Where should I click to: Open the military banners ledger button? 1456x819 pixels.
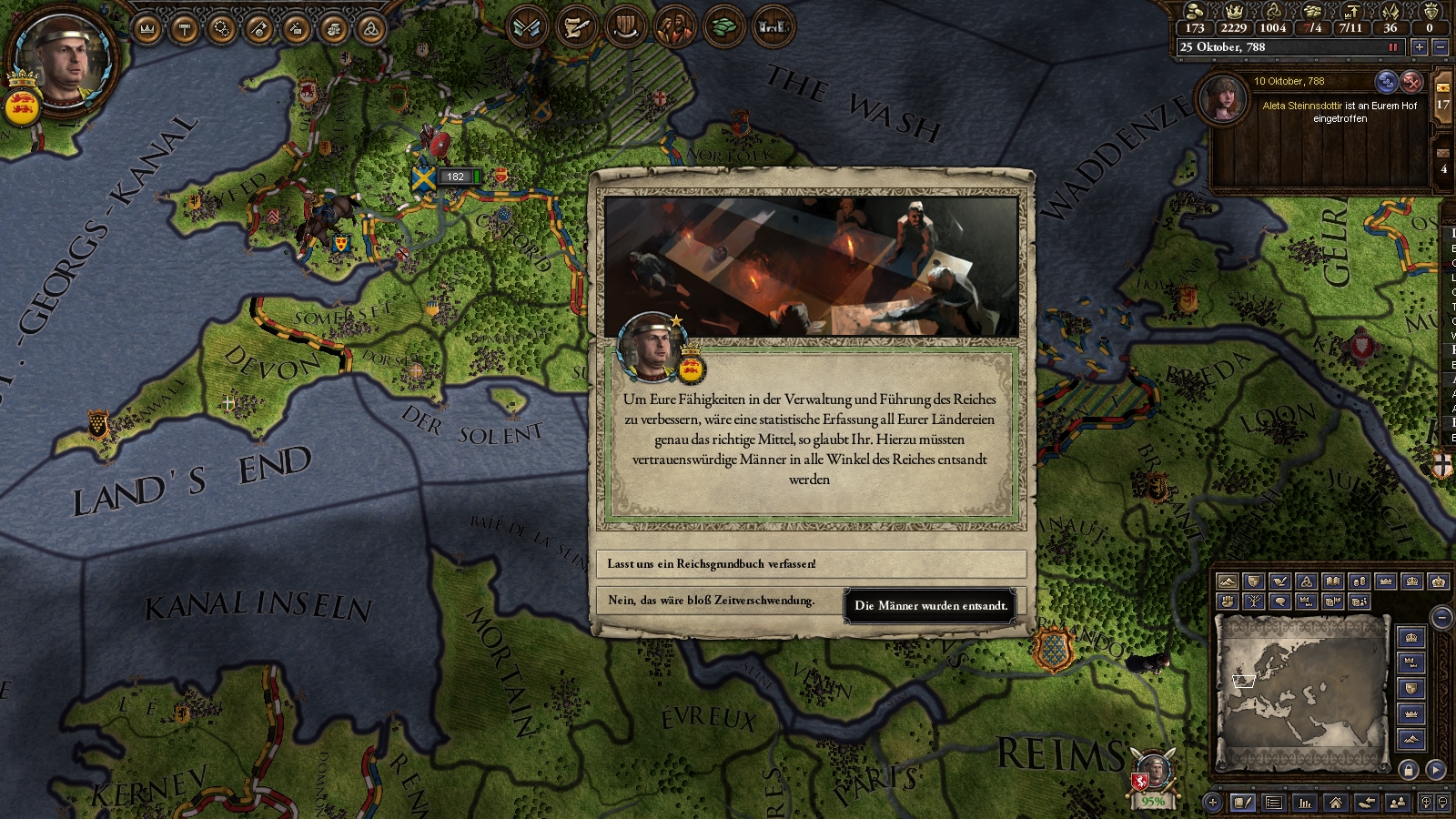tap(528, 26)
